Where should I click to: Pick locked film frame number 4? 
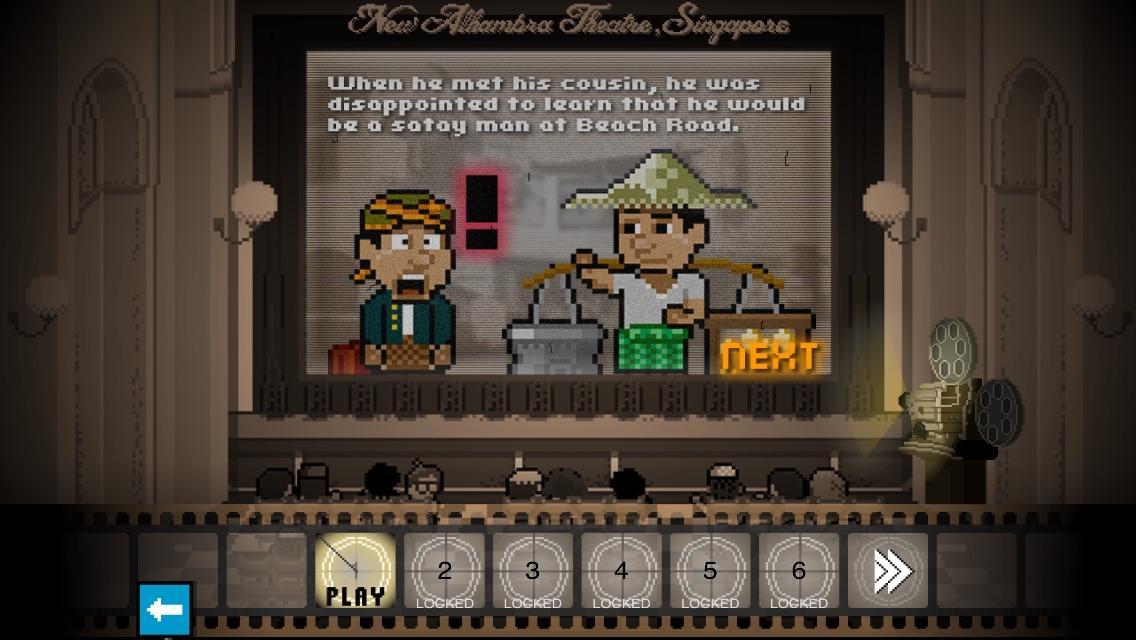tap(621, 572)
